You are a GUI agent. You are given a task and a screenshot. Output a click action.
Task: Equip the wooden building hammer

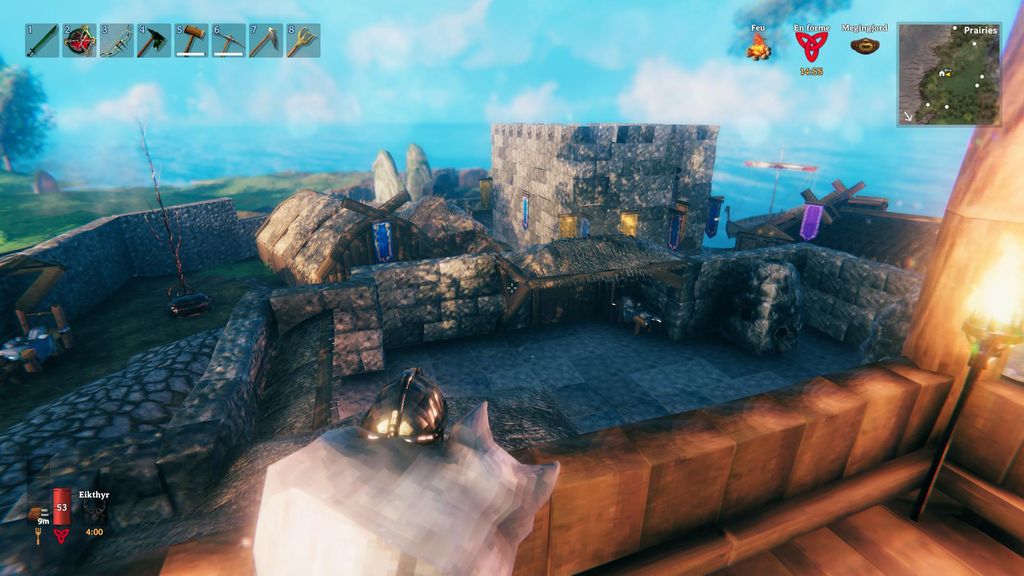191,41
